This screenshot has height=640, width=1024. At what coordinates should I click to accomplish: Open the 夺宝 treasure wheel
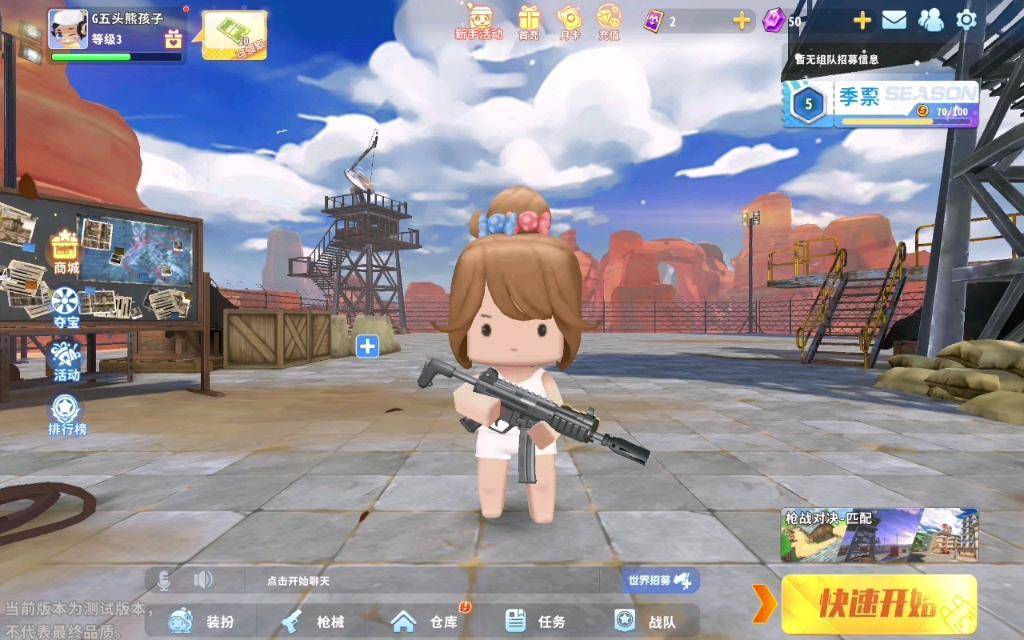click(x=66, y=306)
